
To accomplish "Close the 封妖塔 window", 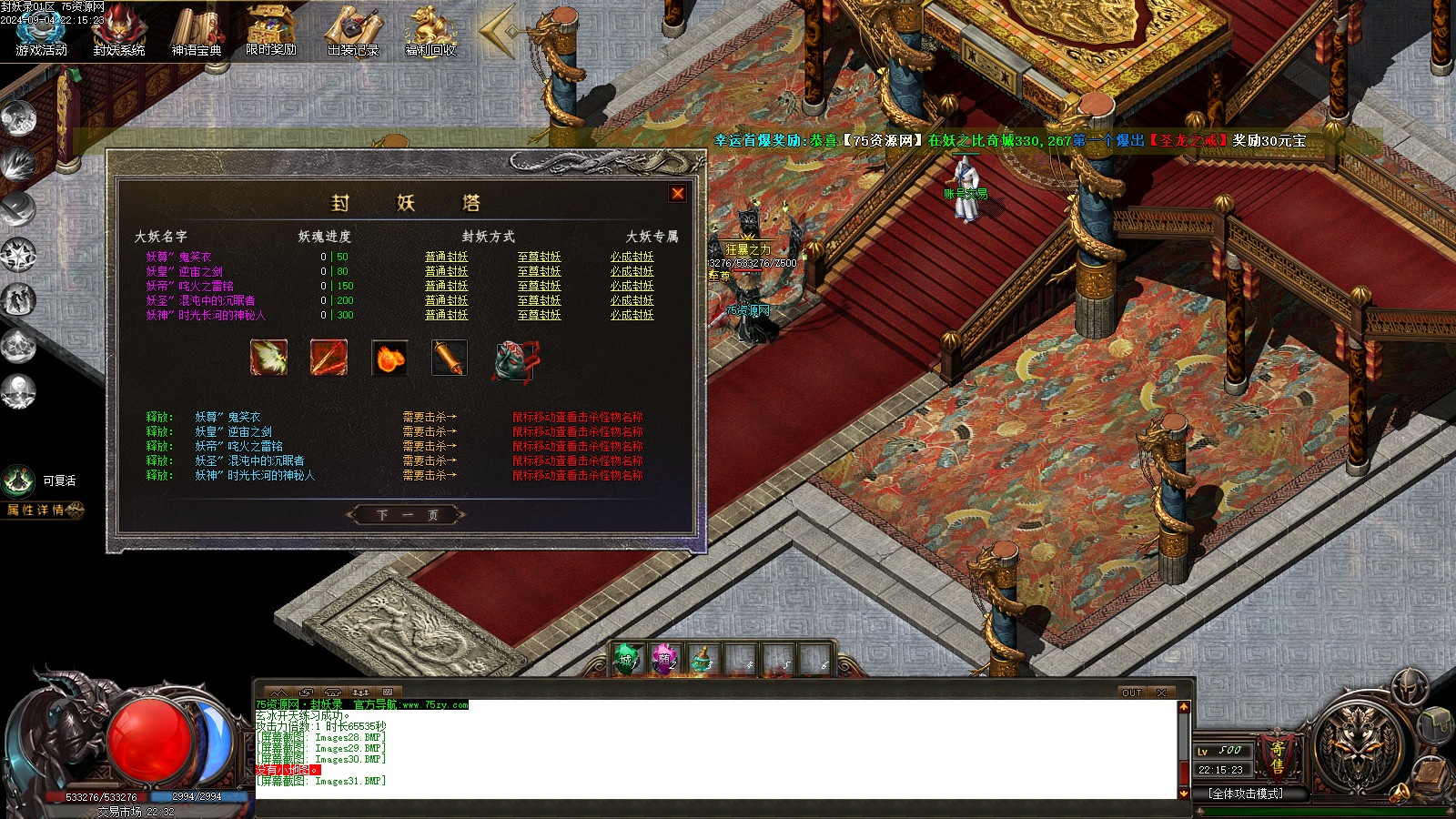I will [x=677, y=193].
